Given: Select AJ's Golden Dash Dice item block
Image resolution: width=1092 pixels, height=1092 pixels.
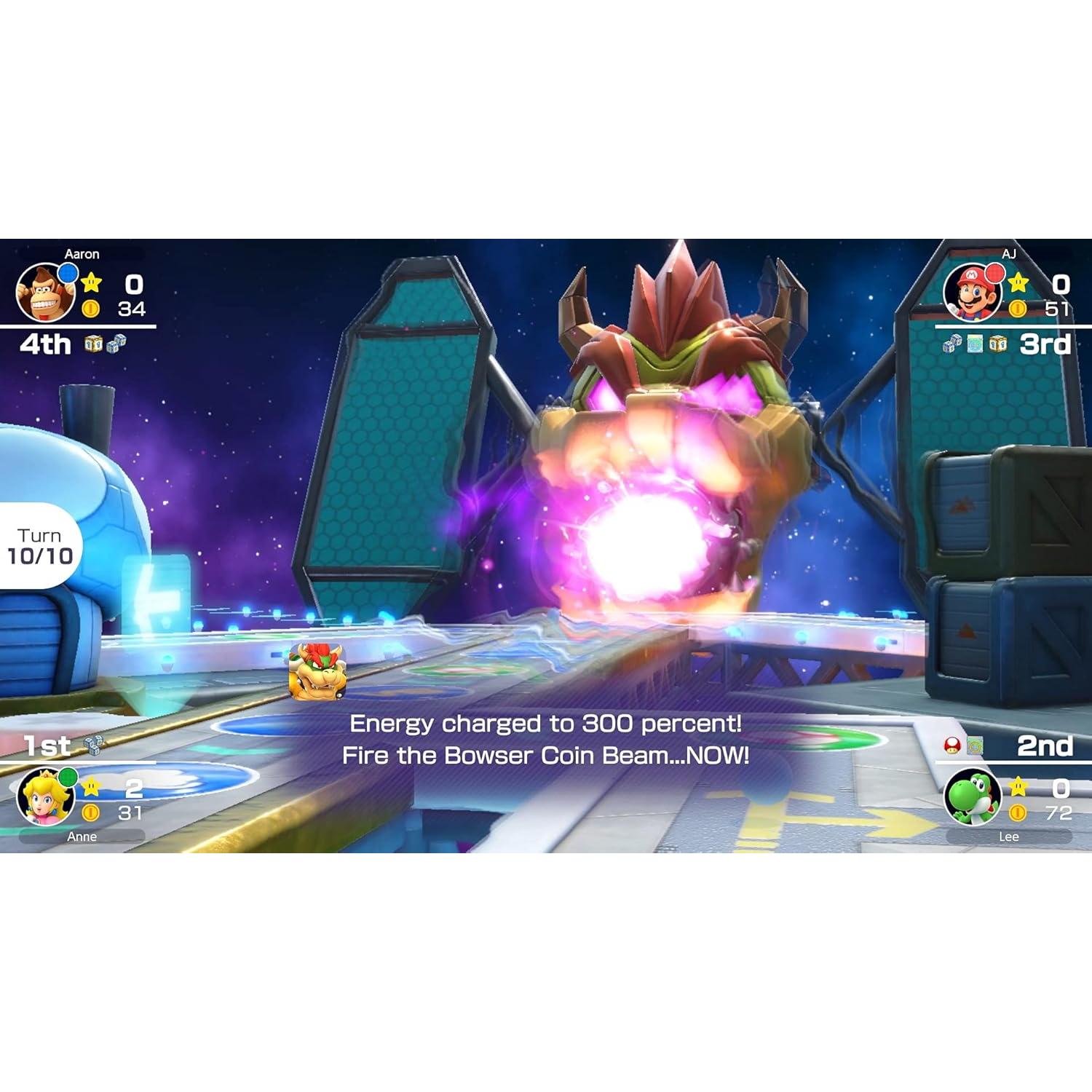Looking at the screenshot, I should (x=999, y=344).
